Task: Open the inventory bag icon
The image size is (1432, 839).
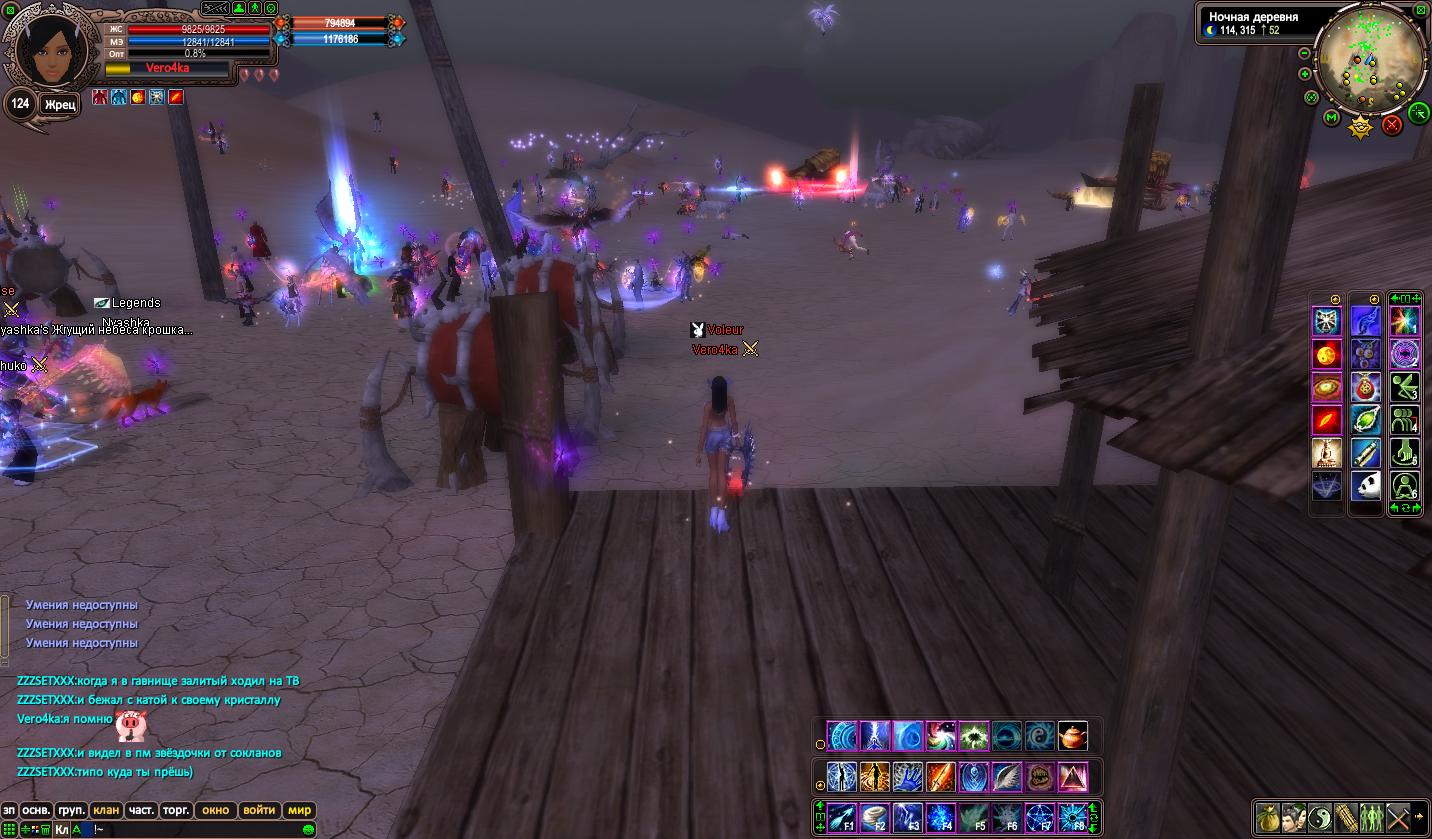Action: click(x=1268, y=816)
